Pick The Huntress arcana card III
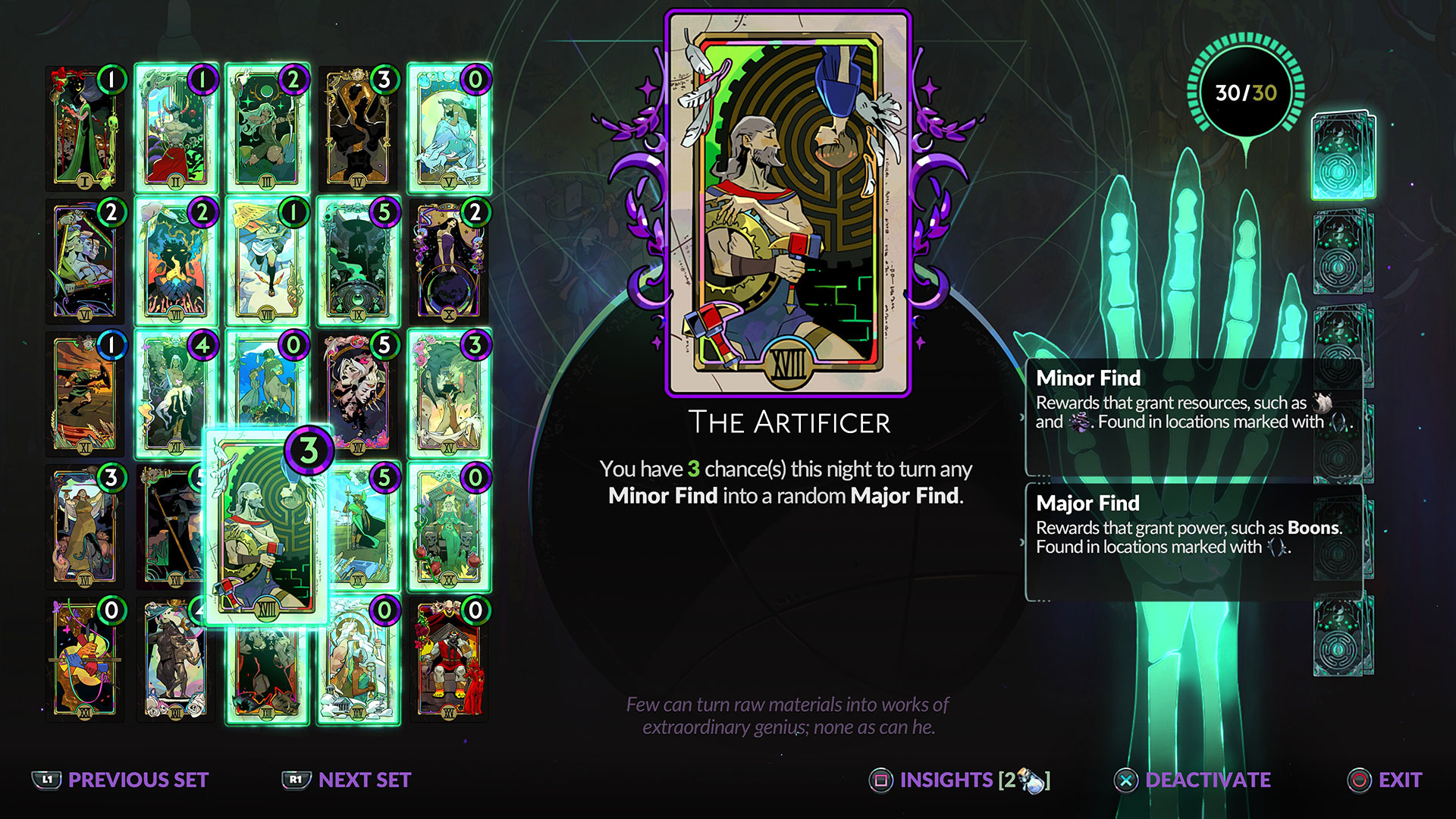 pyautogui.click(x=267, y=129)
